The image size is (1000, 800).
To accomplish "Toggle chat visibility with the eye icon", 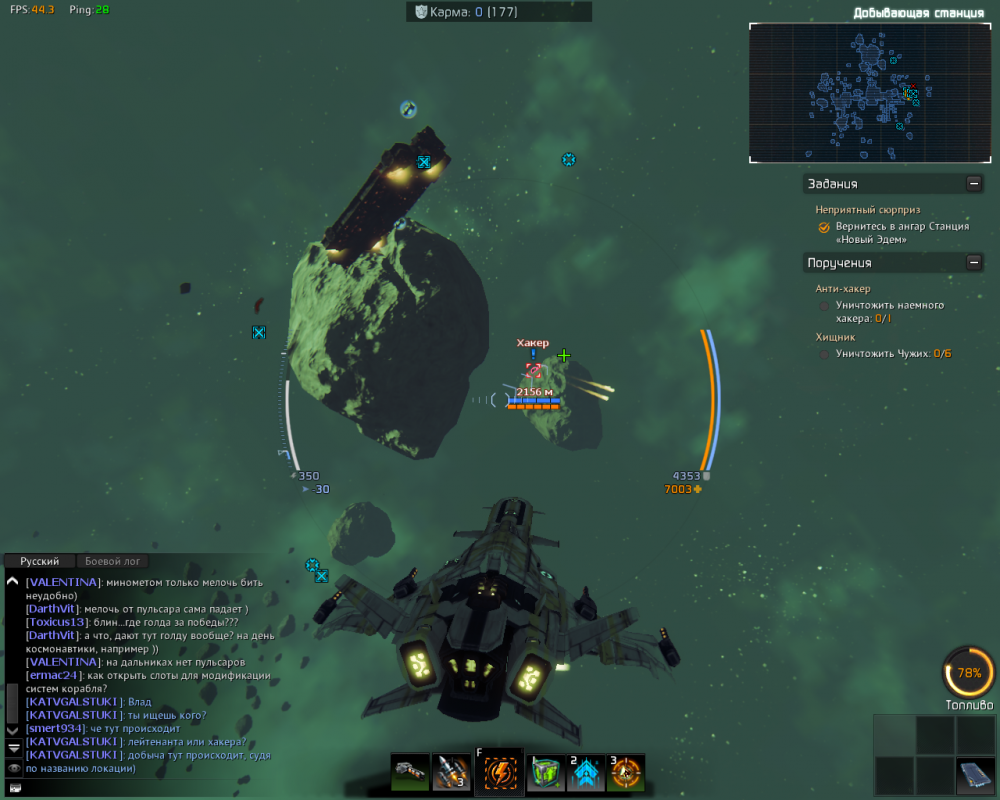I will point(13,767).
